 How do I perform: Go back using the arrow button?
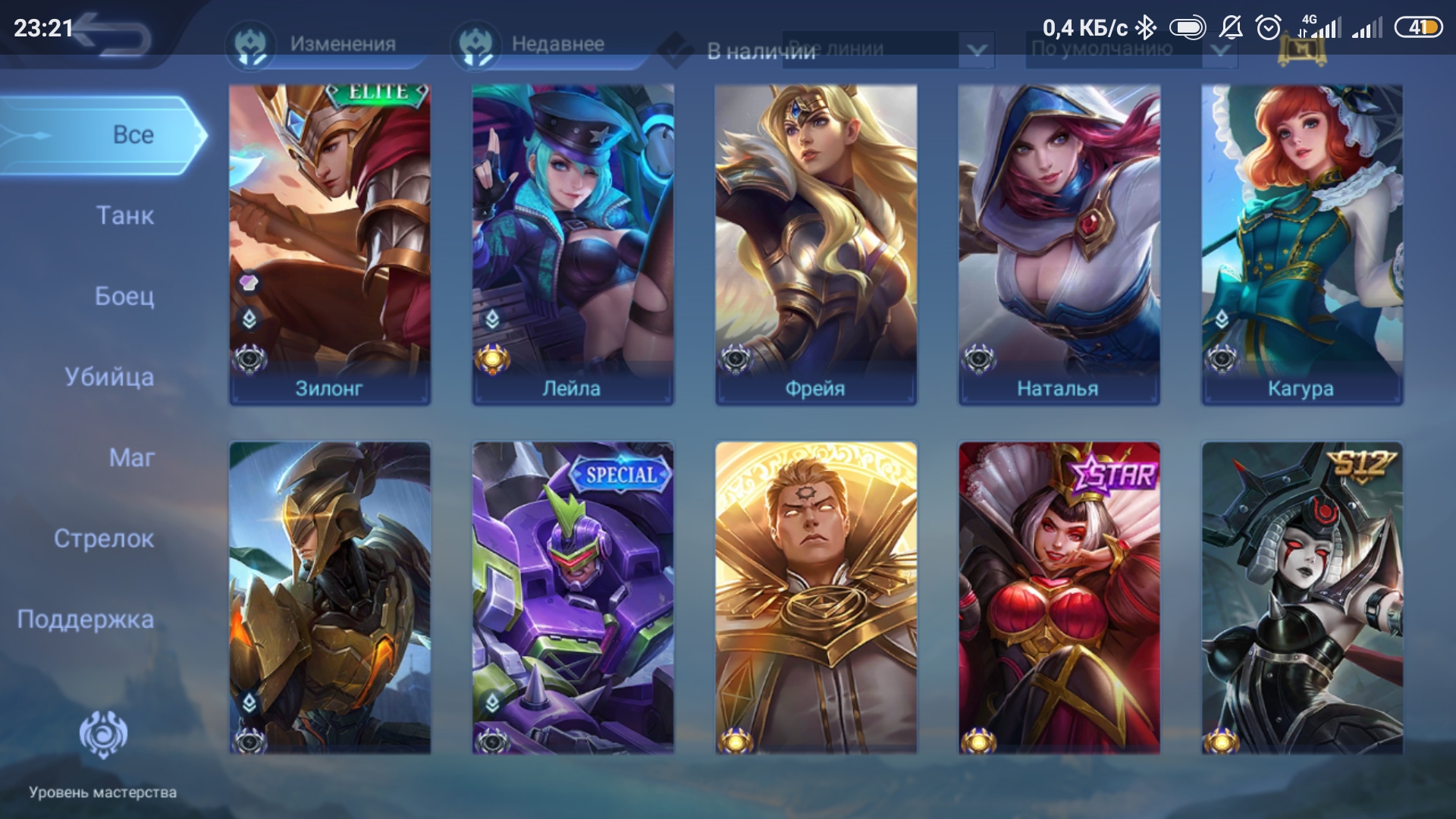click(114, 36)
